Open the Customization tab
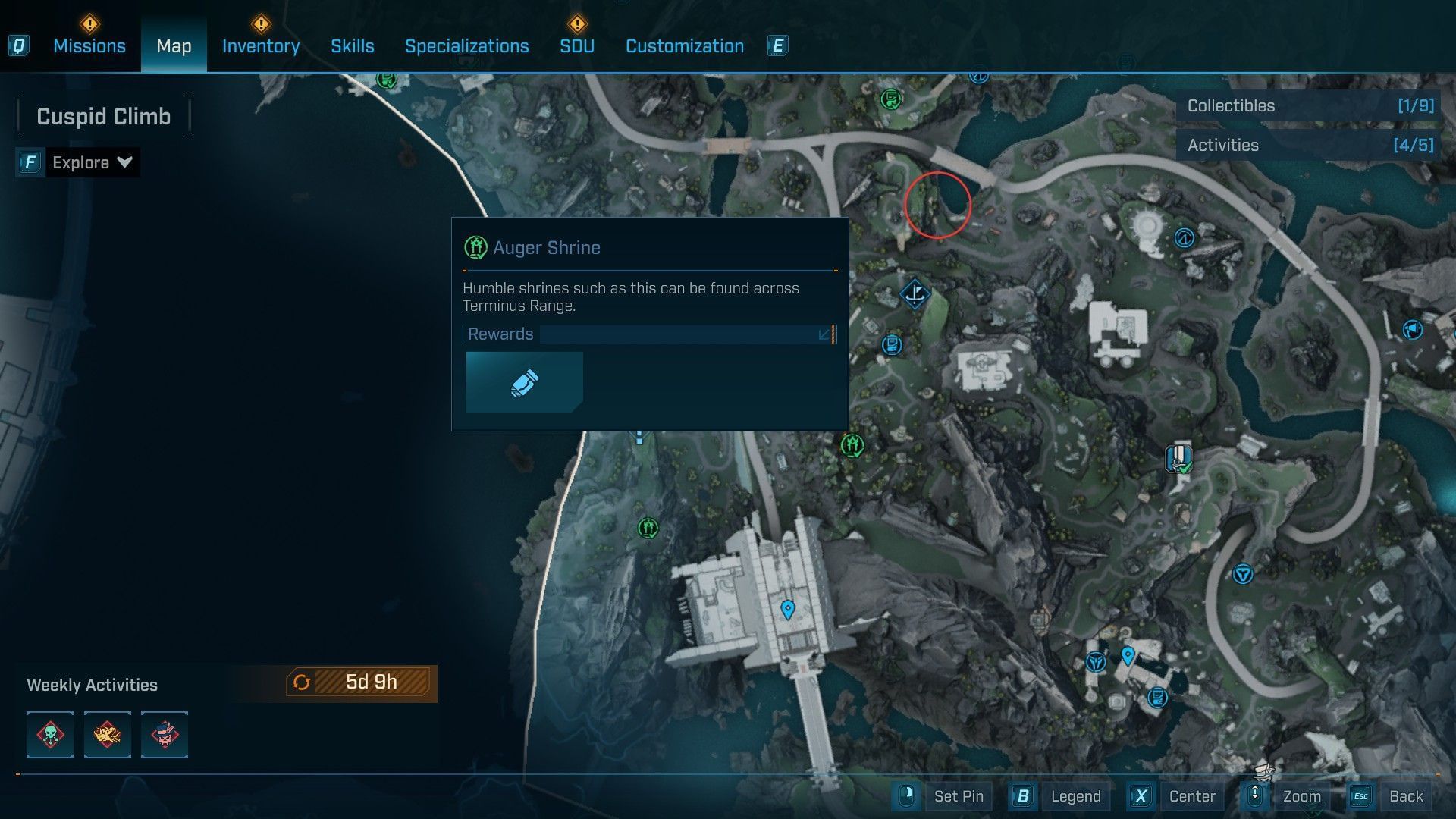 684,46
